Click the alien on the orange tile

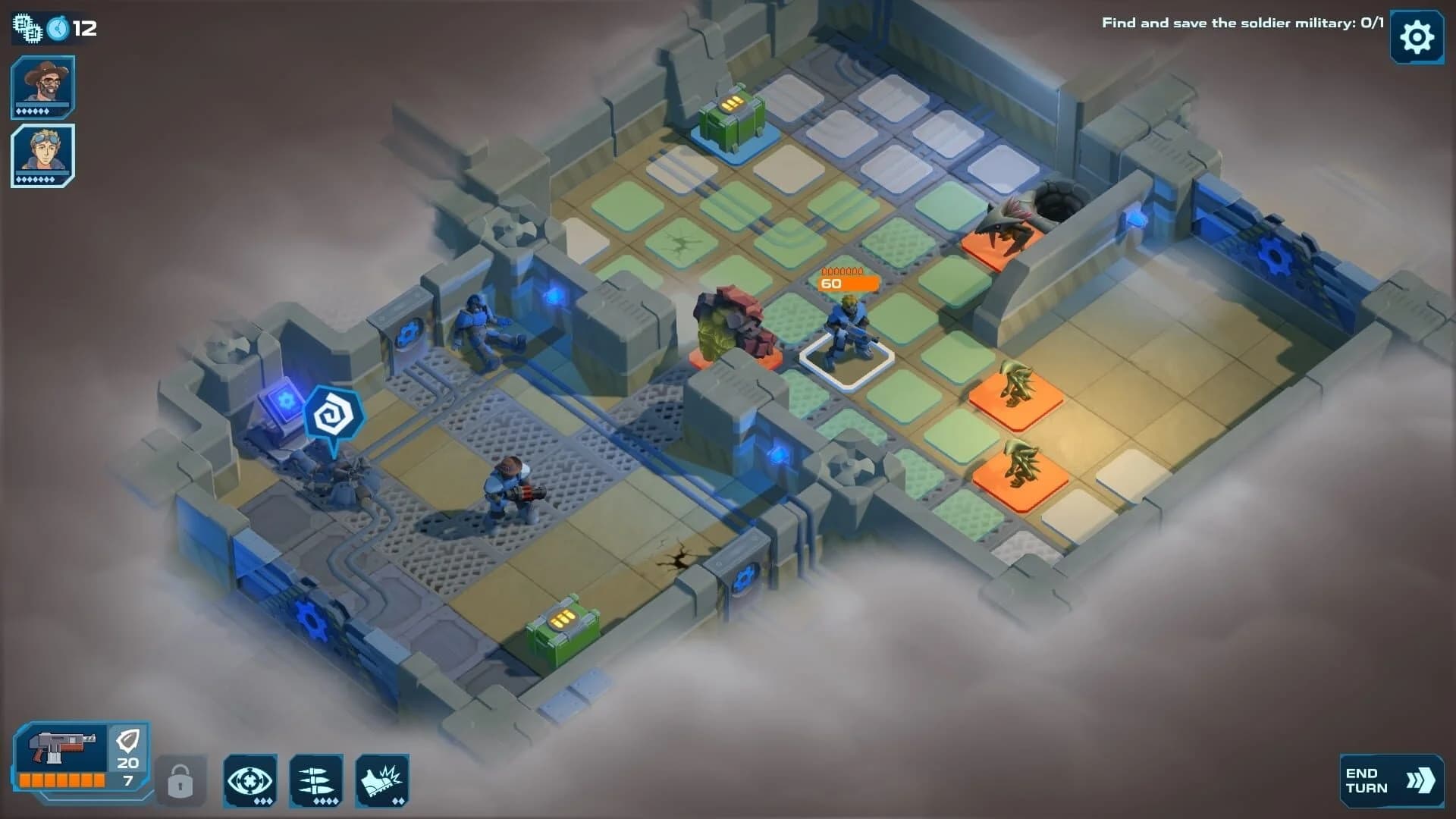1015,379
